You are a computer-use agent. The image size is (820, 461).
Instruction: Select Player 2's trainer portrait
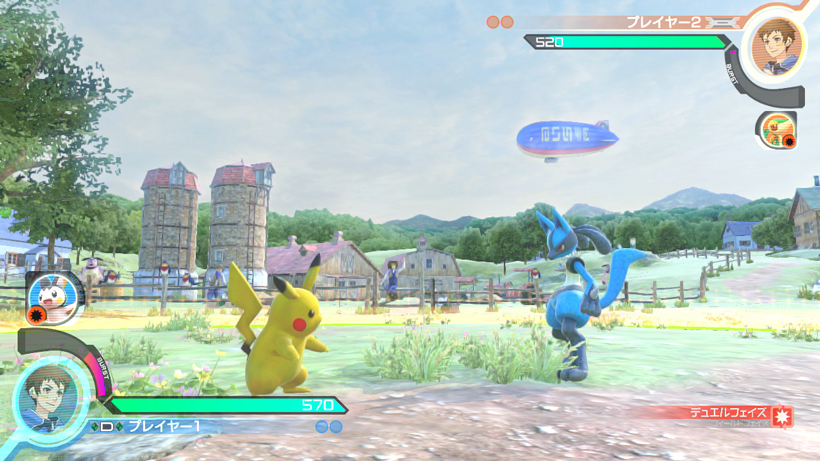tap(777, 45)
